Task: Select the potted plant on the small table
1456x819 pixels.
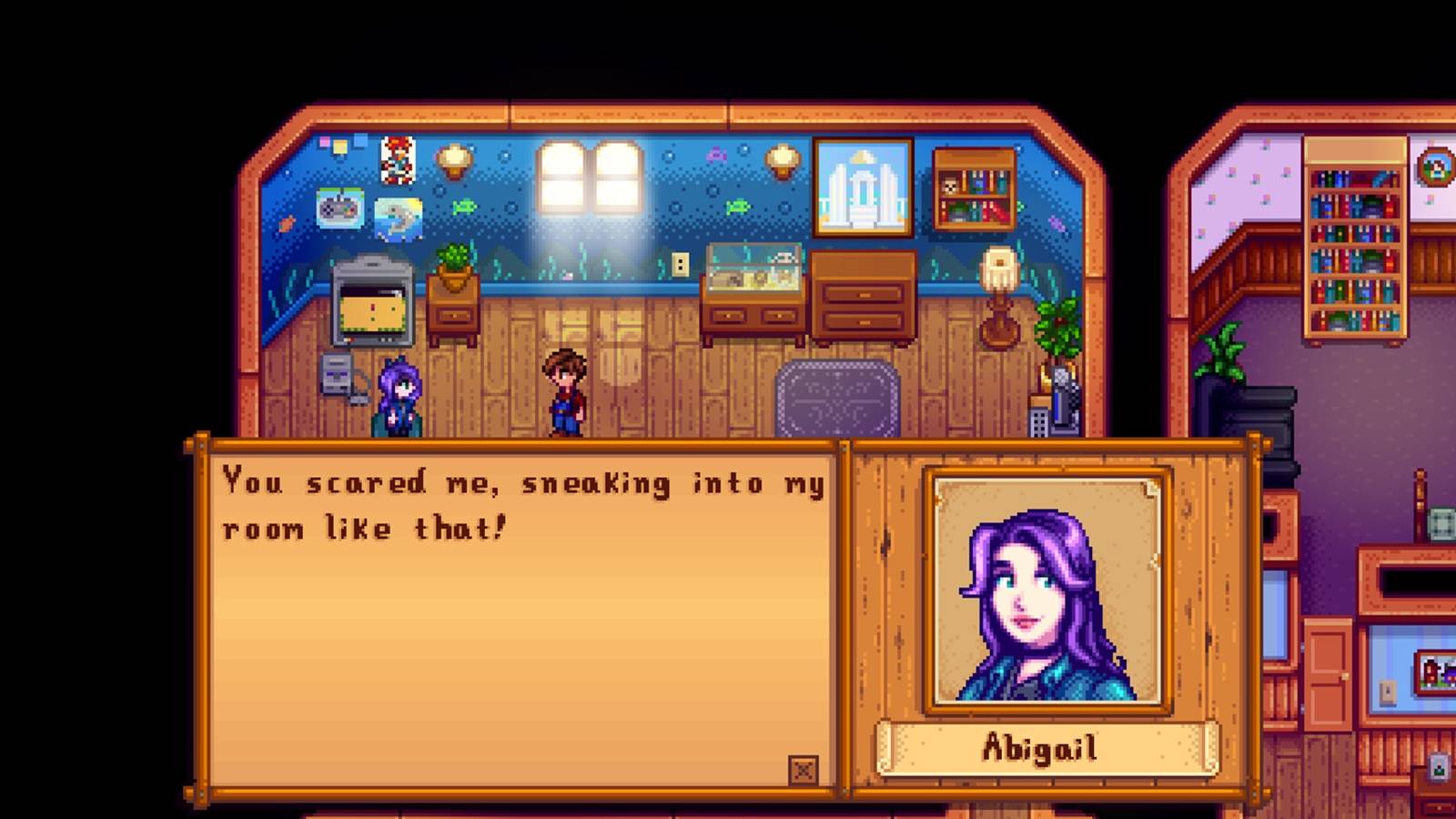Action: pyautogui.click(x=454, y=264)
